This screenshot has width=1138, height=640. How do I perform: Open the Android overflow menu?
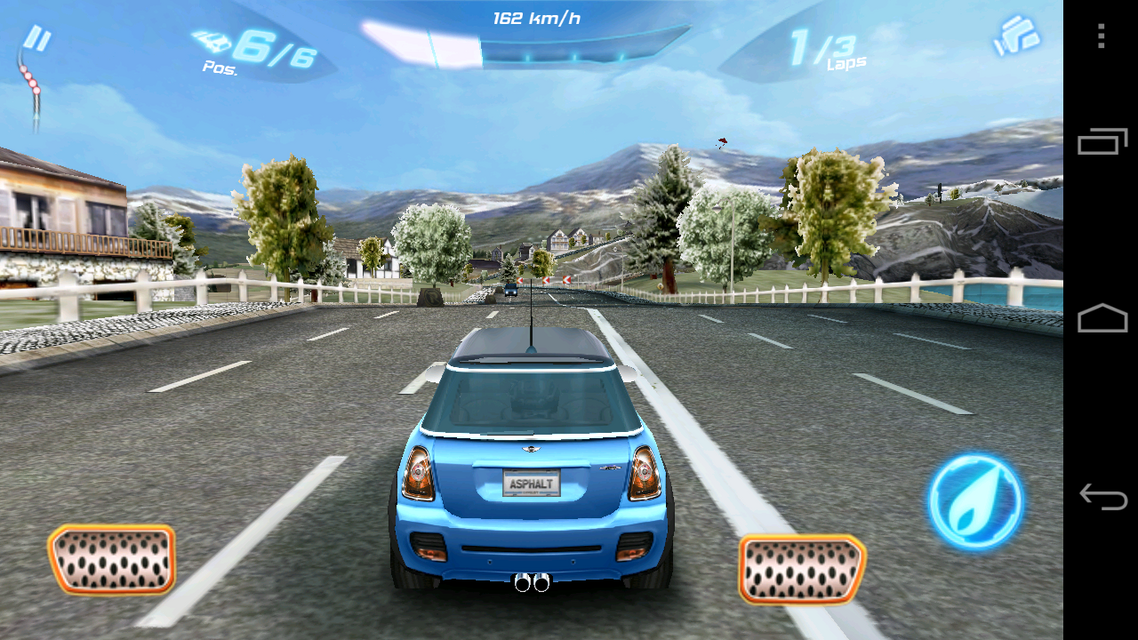(x=1101, y=37)
